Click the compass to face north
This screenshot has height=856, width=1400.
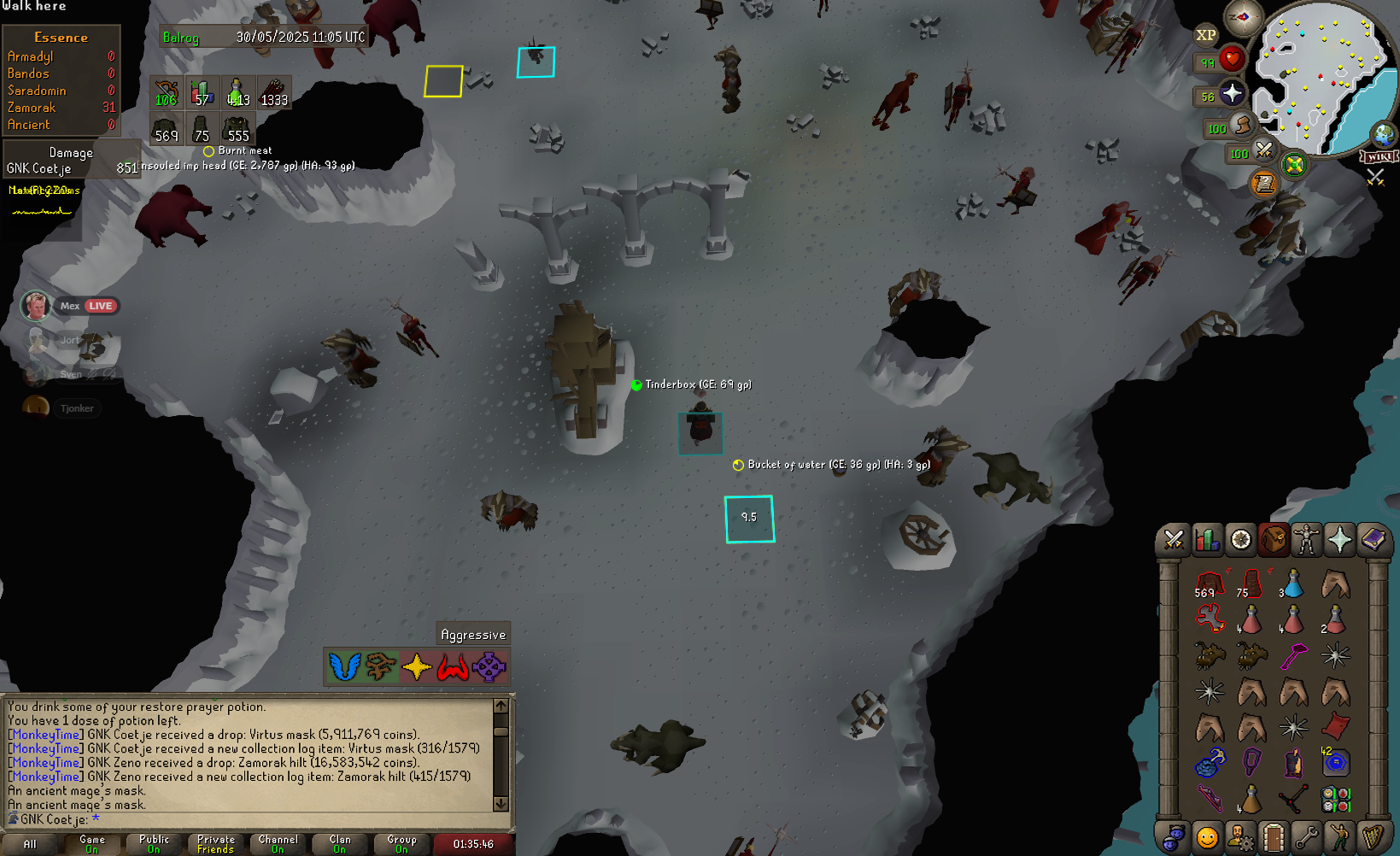click(x=1243, y=16)
